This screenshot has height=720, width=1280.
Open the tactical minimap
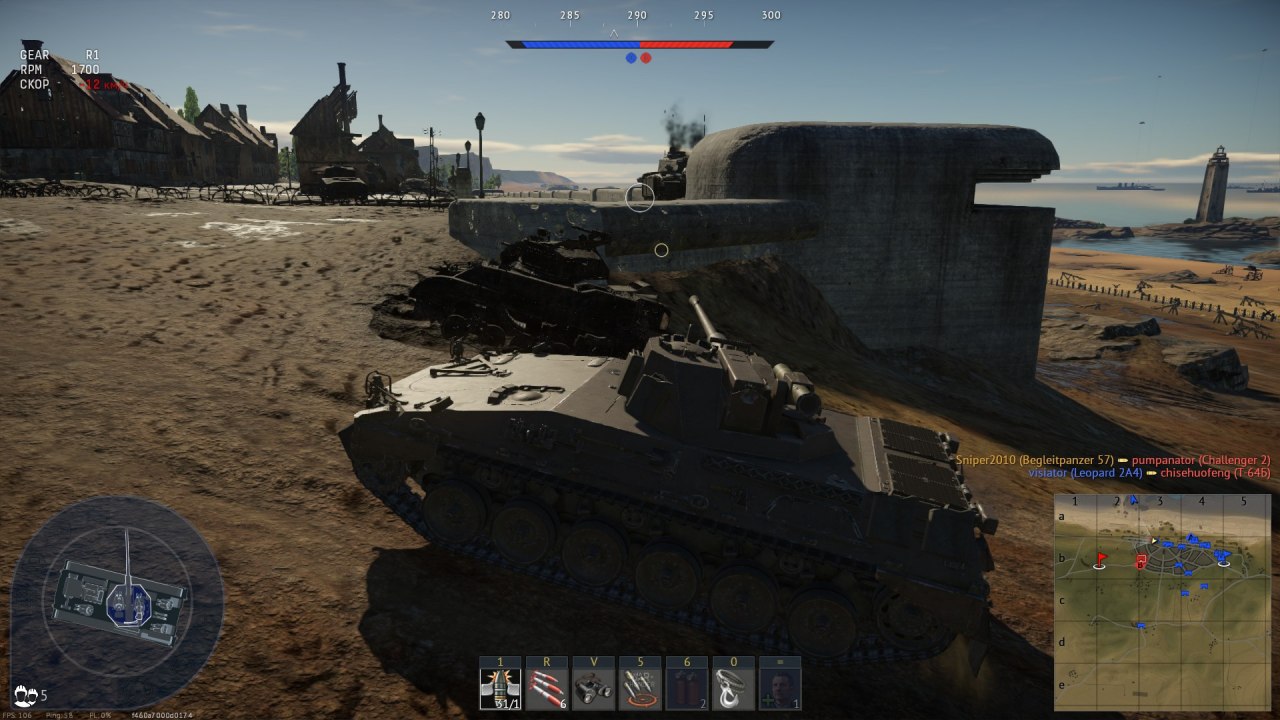click(x=1161, y=601)
